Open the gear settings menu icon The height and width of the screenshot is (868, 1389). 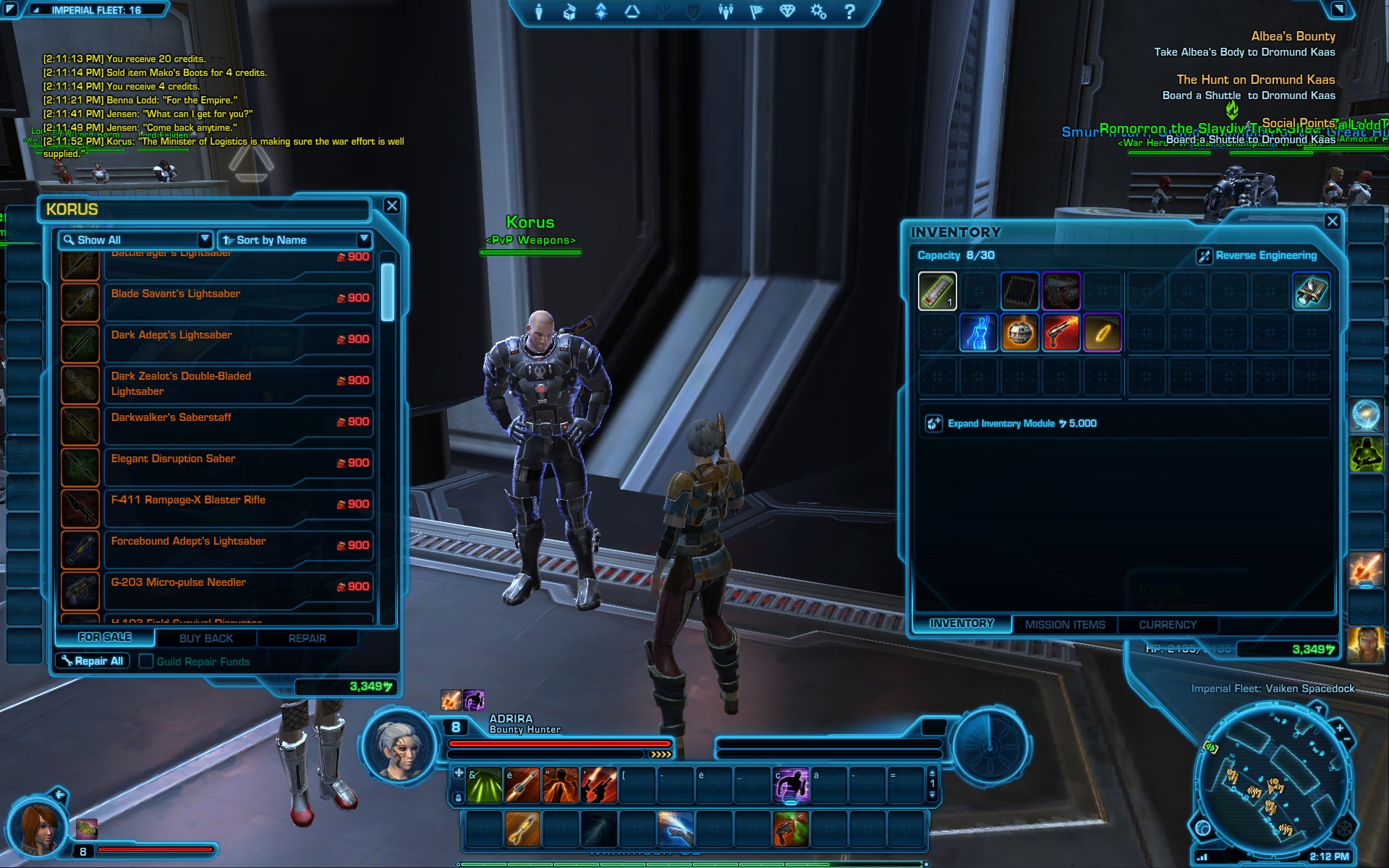coord(818,12)
